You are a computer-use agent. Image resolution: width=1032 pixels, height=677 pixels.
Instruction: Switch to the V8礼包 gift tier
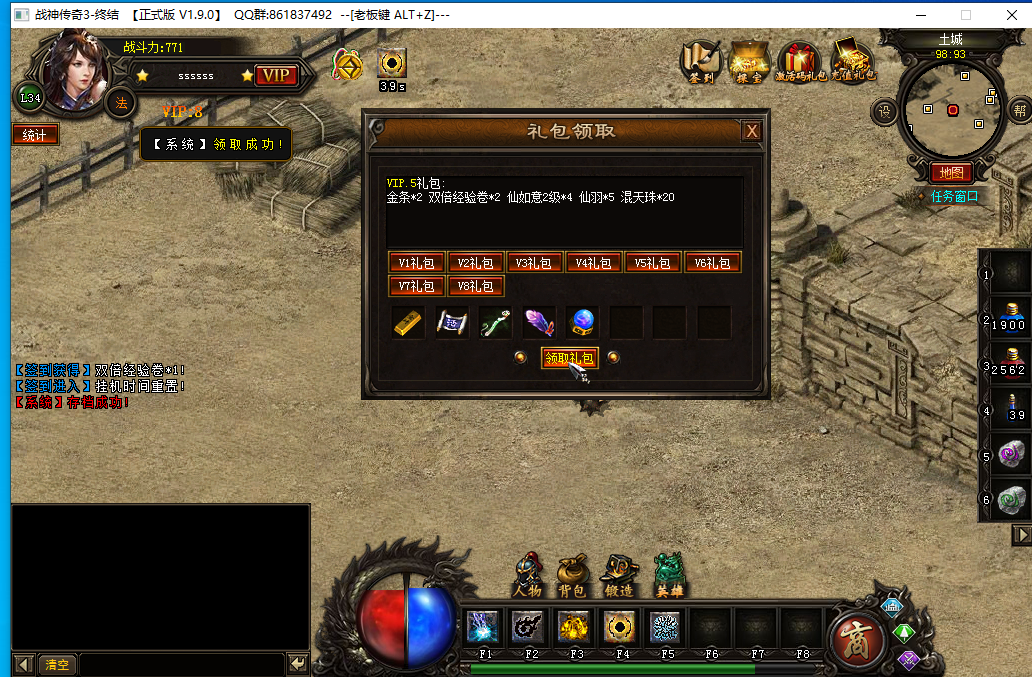tap(476, 287)
